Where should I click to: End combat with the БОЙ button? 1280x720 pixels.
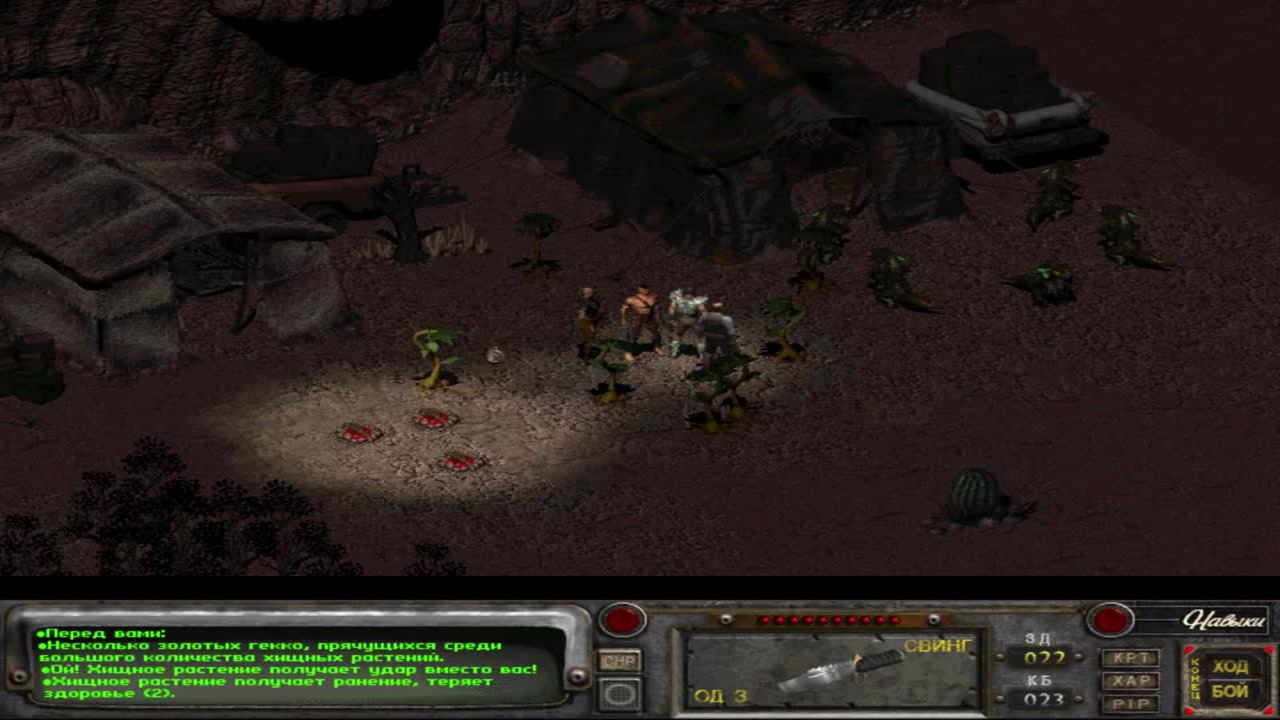[1230, 691]
